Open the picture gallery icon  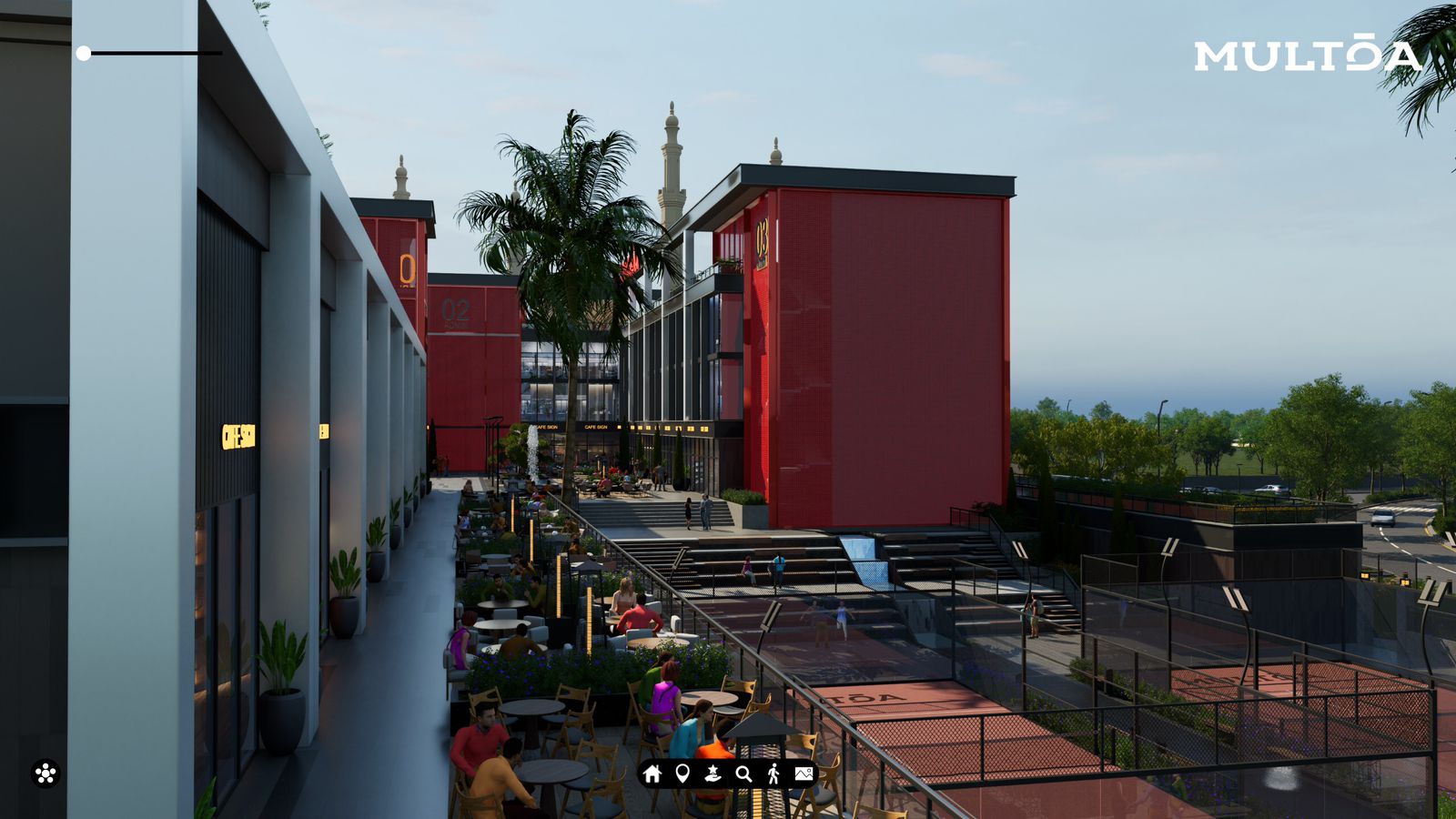pos(804,773)
